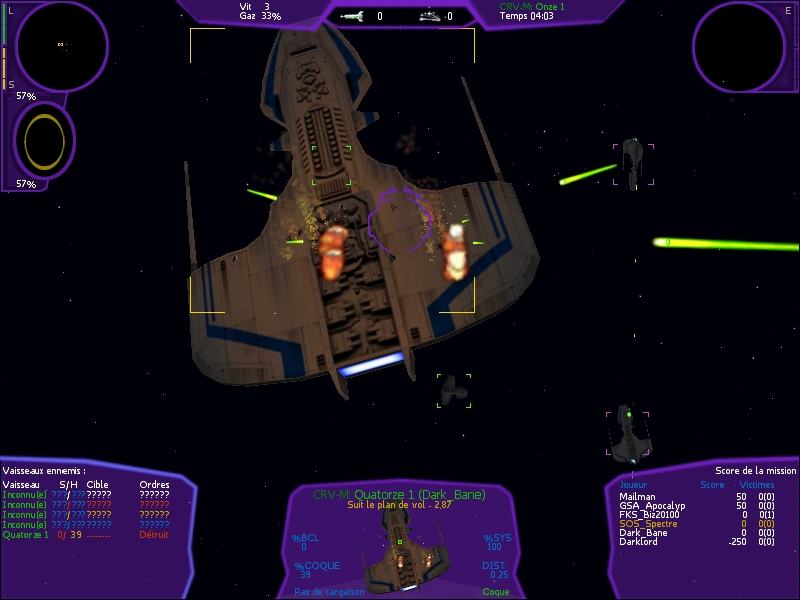Click the Score de la mission header

pyautogui.click(x=755, y=470)
